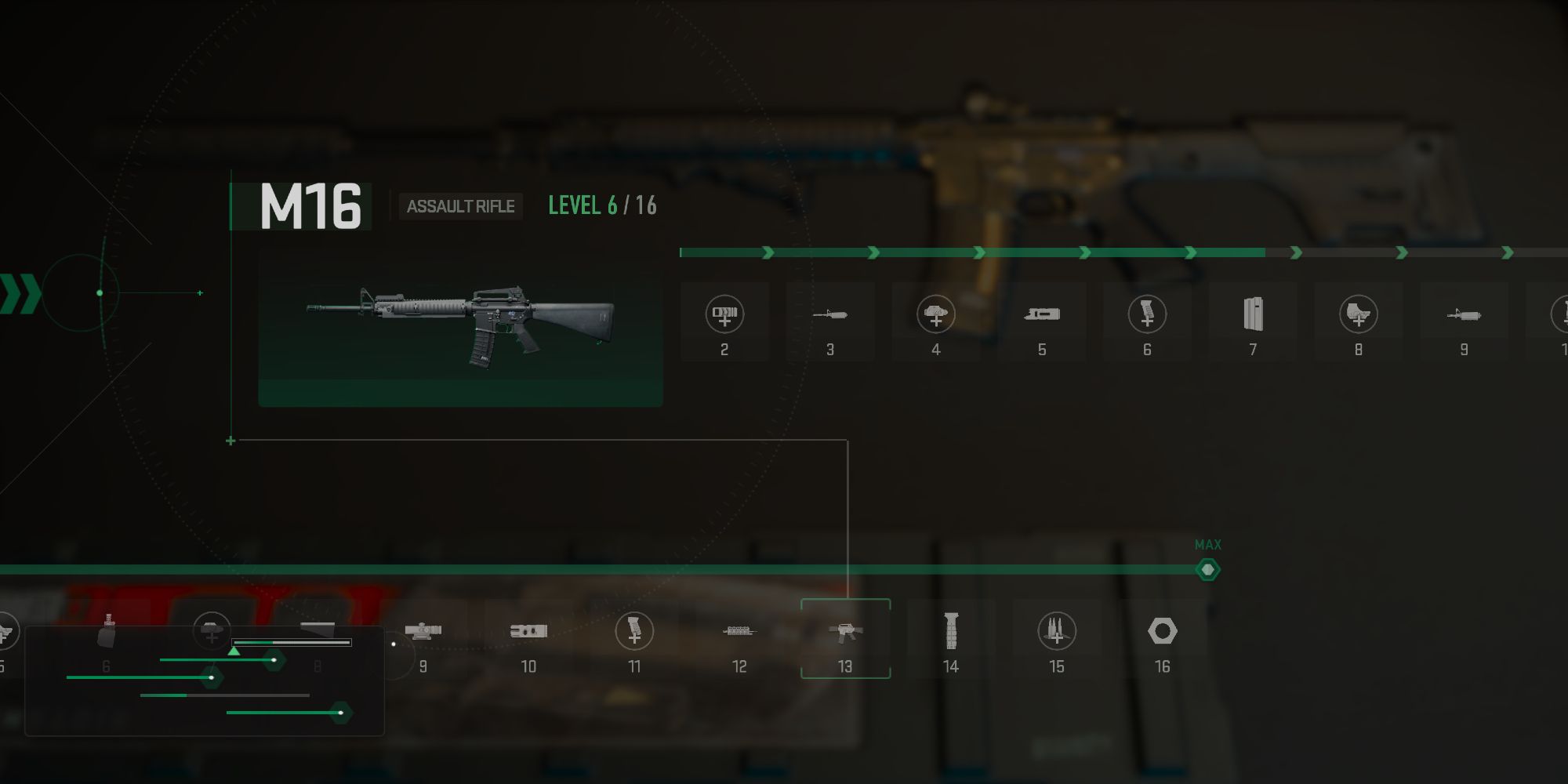Select the level 11 grip unlock icon

click(633, 631)
